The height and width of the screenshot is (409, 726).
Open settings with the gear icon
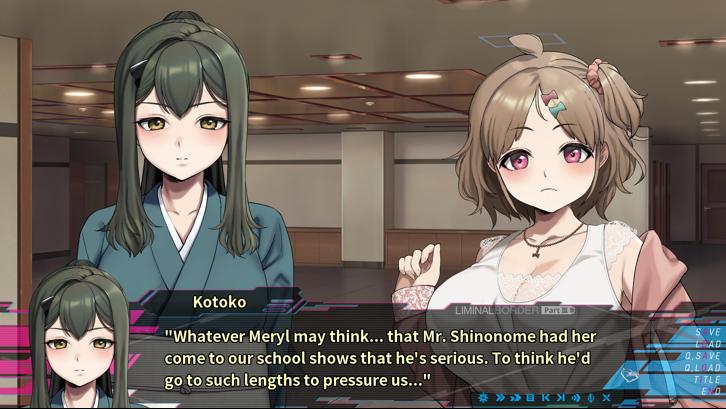[x=485, y=397]
